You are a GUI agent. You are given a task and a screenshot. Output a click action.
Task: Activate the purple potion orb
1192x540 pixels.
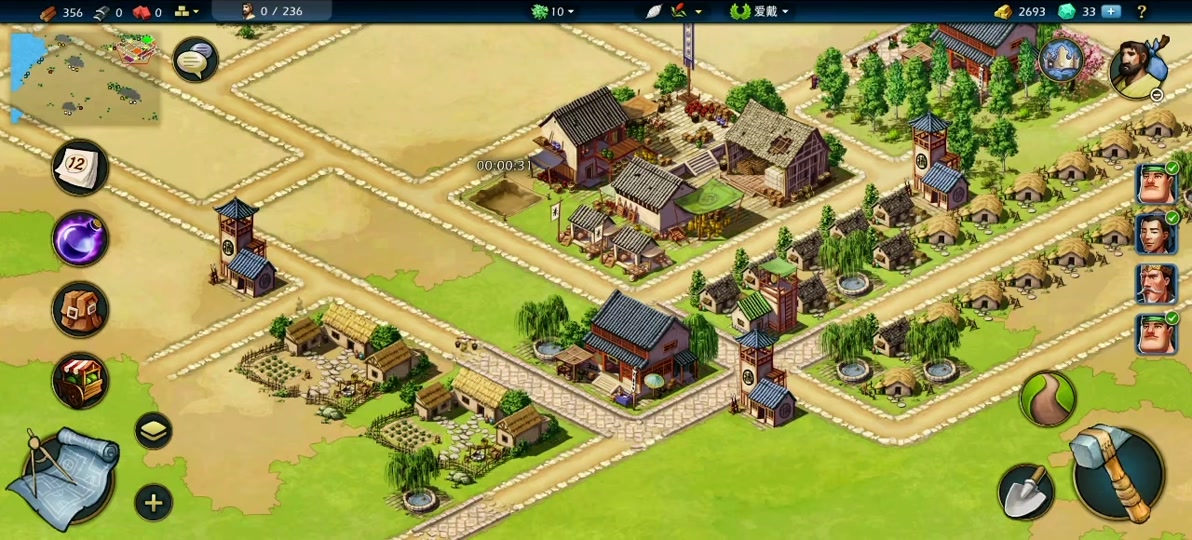click(x=80, y=239)
